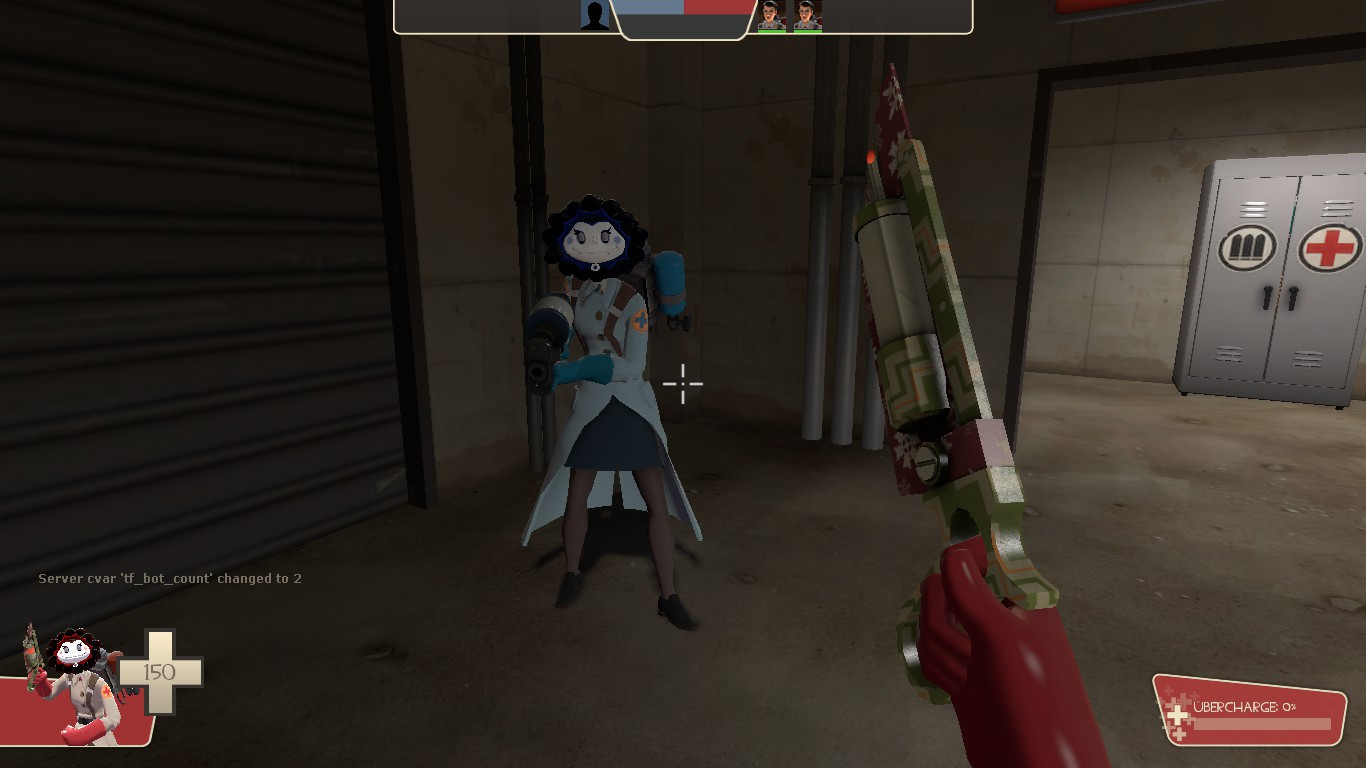Click the unknown player silhouette icon at top

pyautogui.click(x=593, y=14)
